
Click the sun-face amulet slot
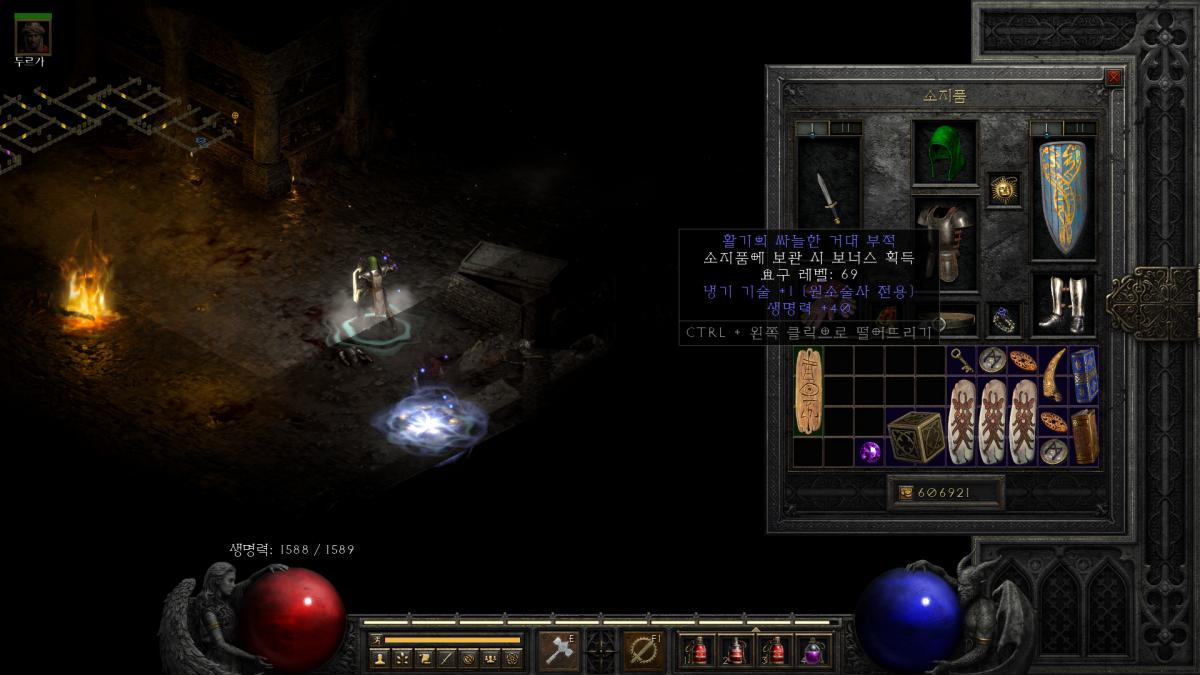(1004, 188)
